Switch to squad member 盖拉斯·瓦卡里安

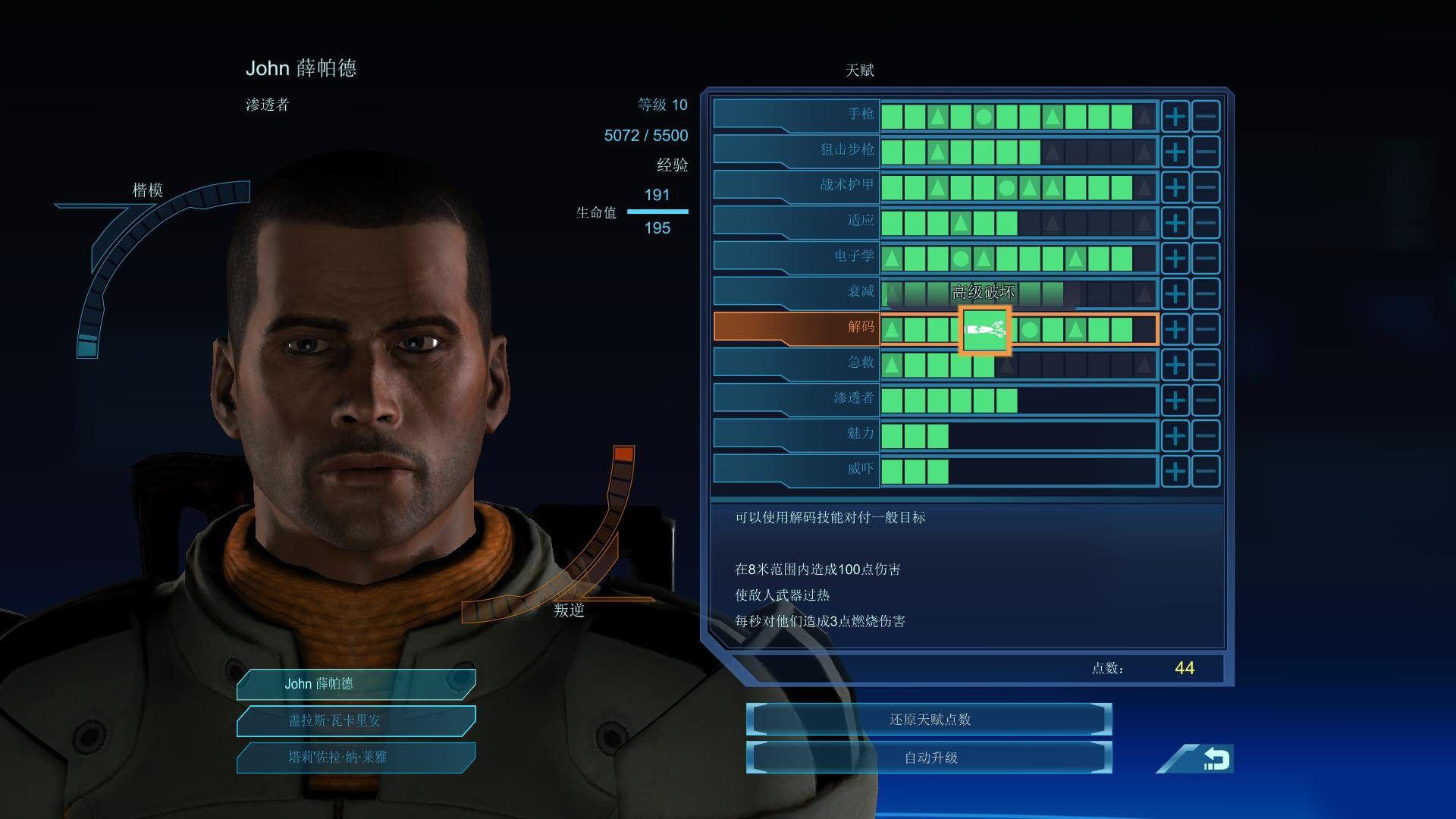pos(356,720)
